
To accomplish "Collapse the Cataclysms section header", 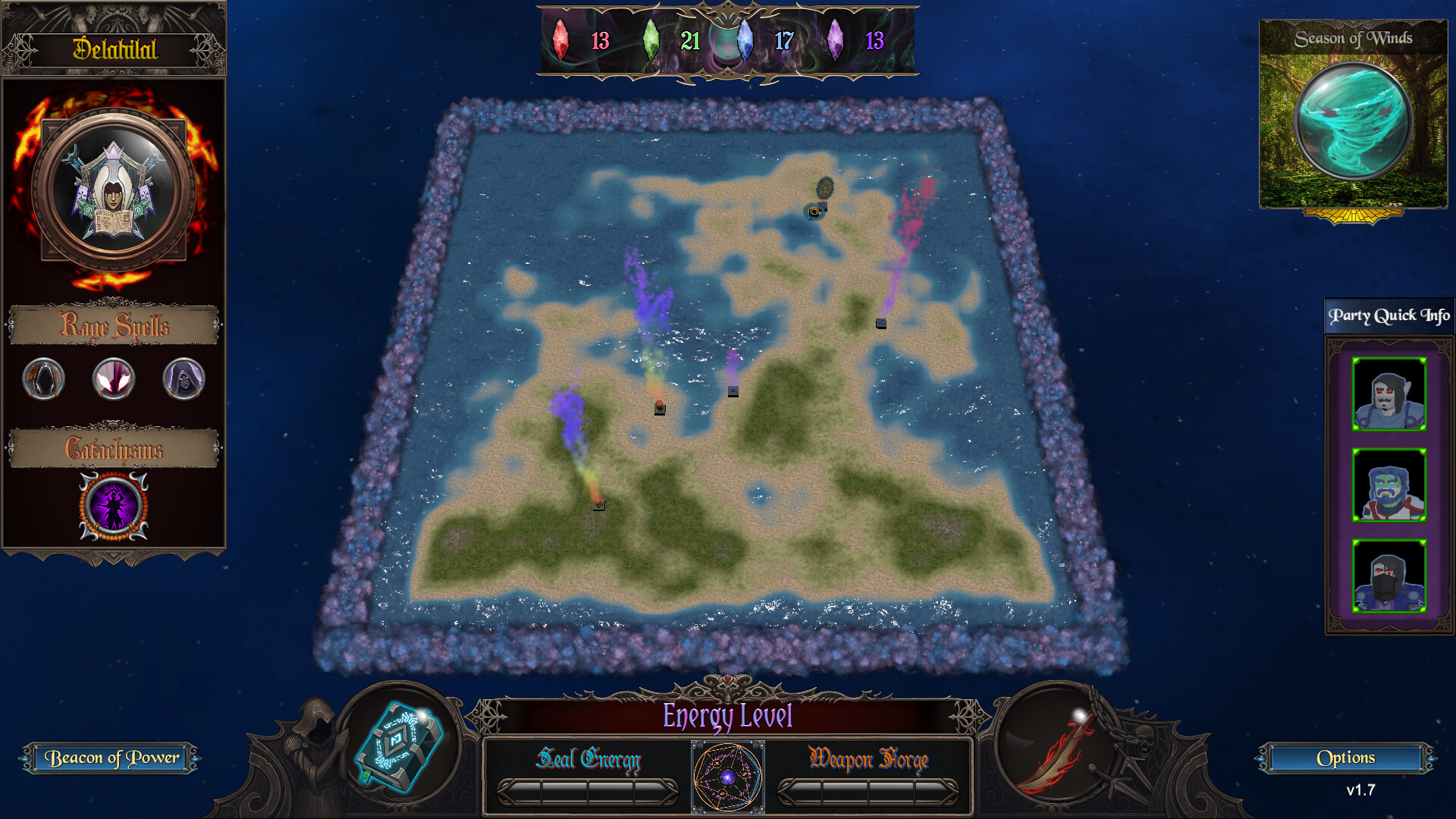I will pyautogui.click(x=113, y=449).
